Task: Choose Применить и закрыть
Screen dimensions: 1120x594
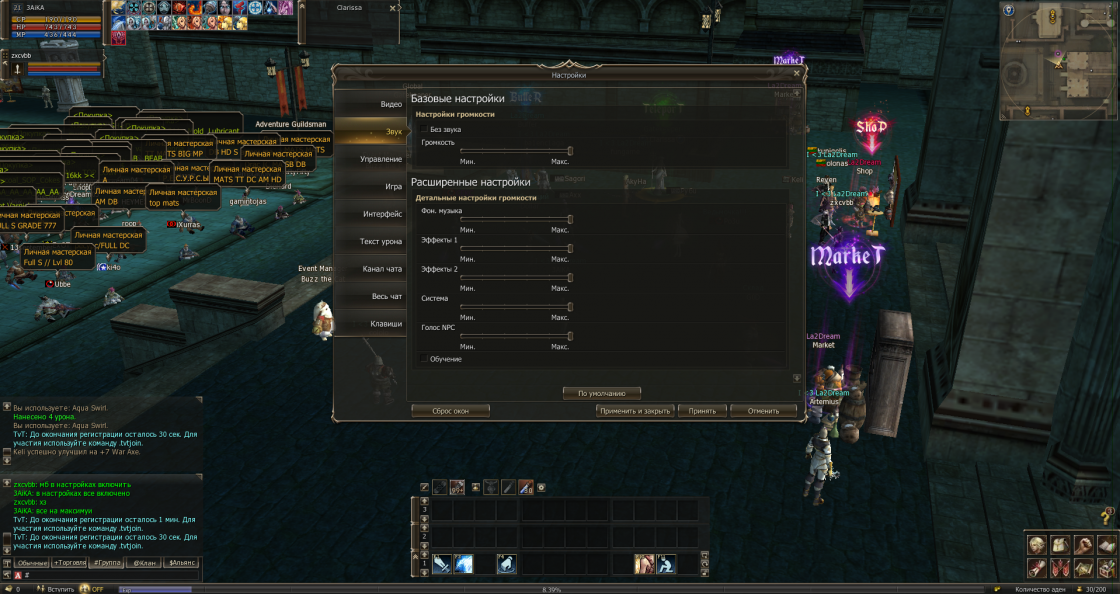Action: [635, 411]
